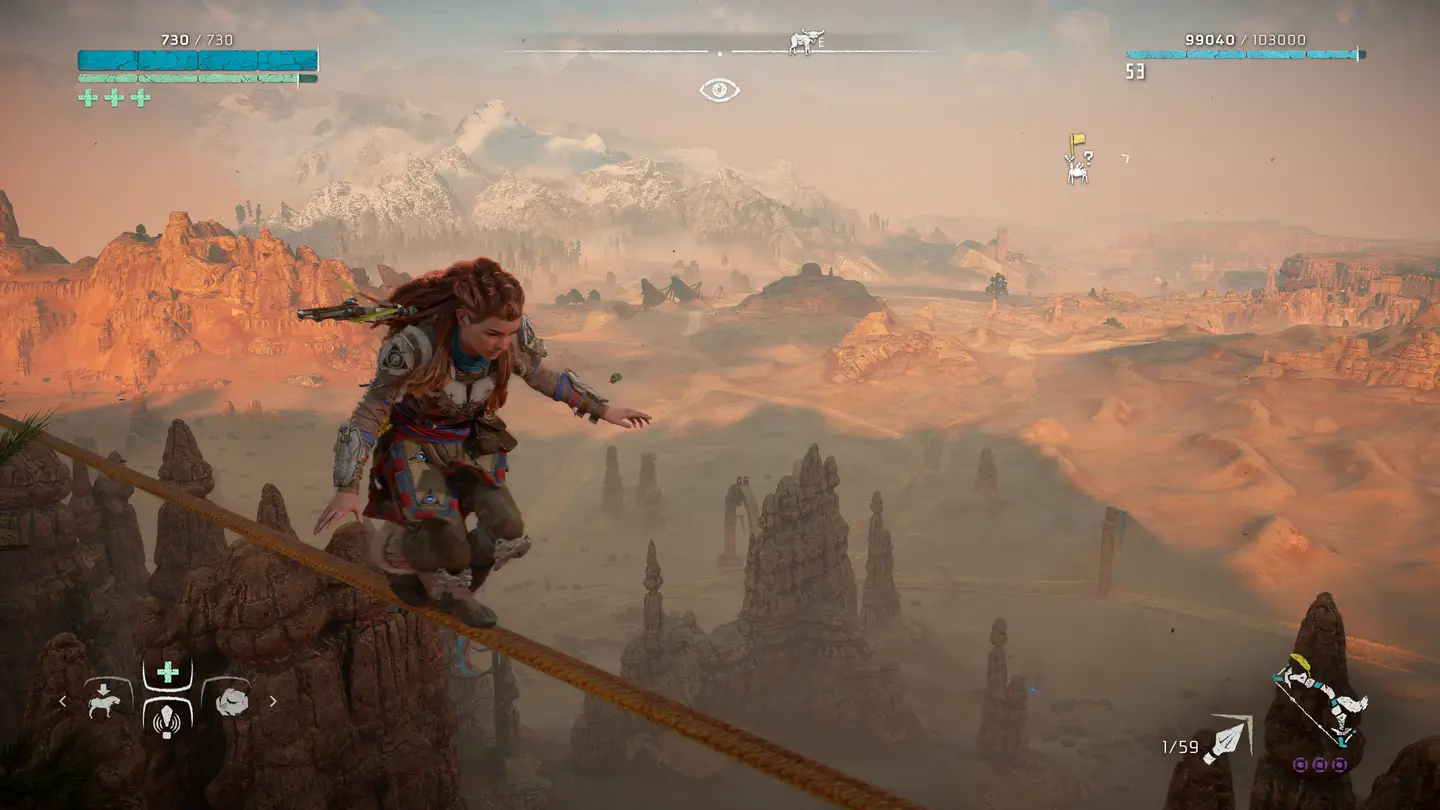Screen dimensions: 1440x810
Task: Cycle tools with the right arrow
Action: point(273,701)
